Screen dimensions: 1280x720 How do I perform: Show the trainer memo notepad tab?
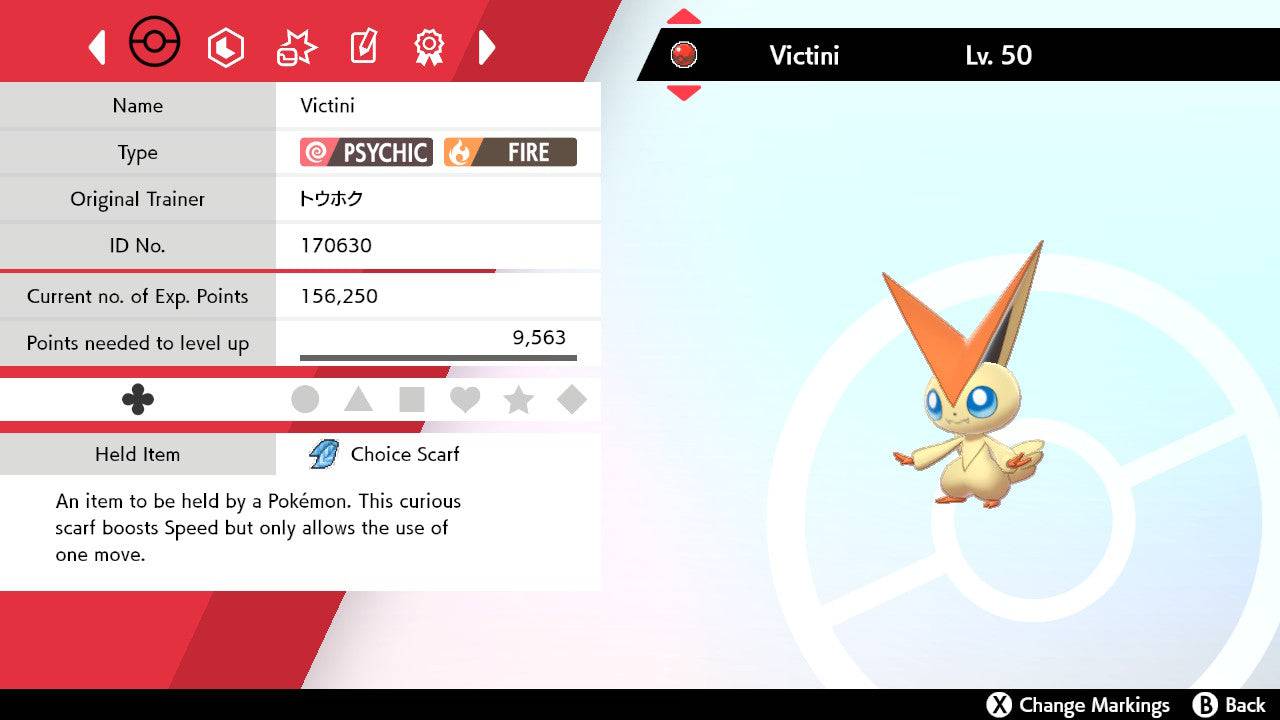362,47
